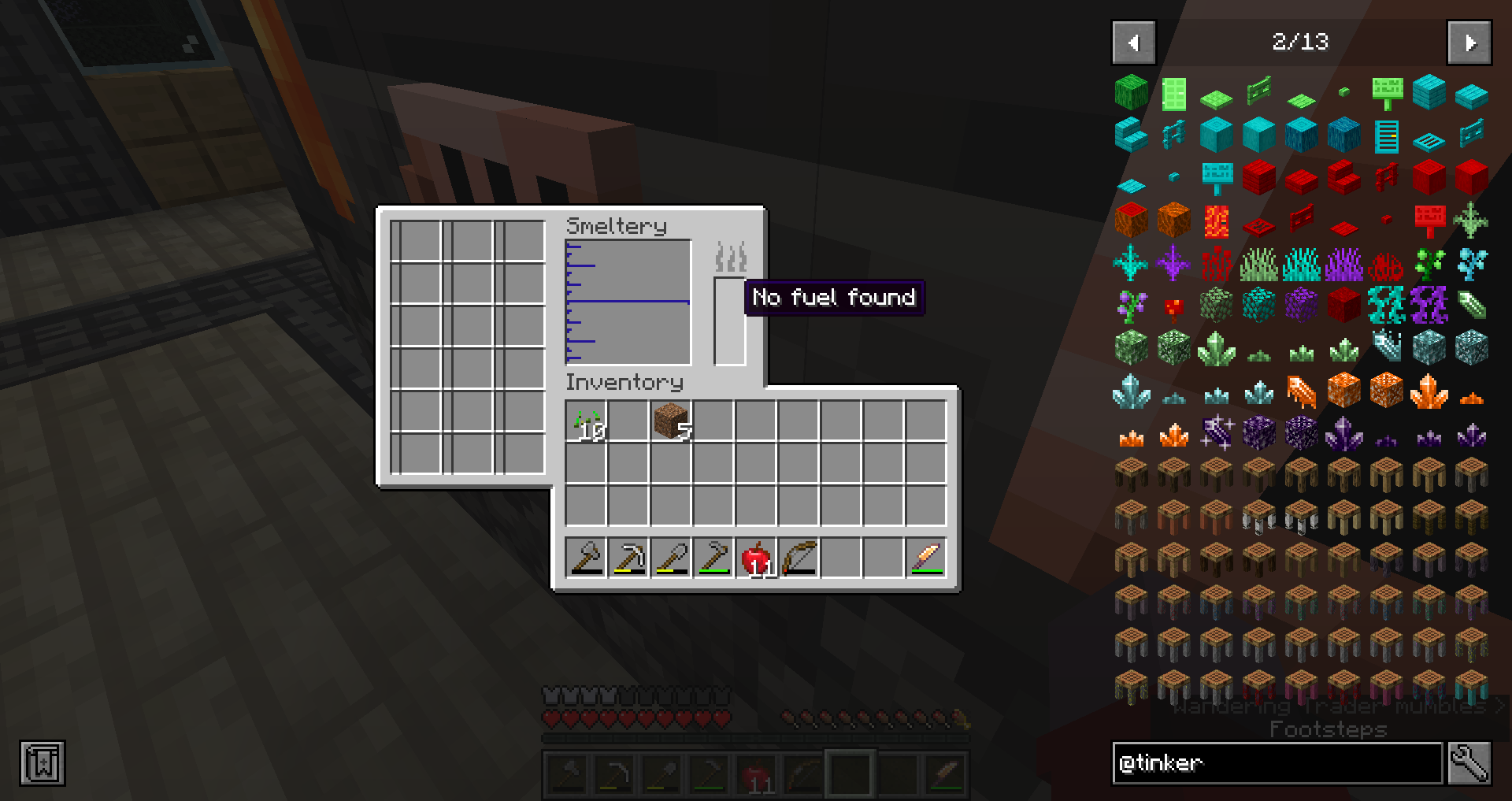The width and height of the screenshot is (1512, 801).
Task: Pick up the dirt block from the inventory
Action: (x=670, y=421)
